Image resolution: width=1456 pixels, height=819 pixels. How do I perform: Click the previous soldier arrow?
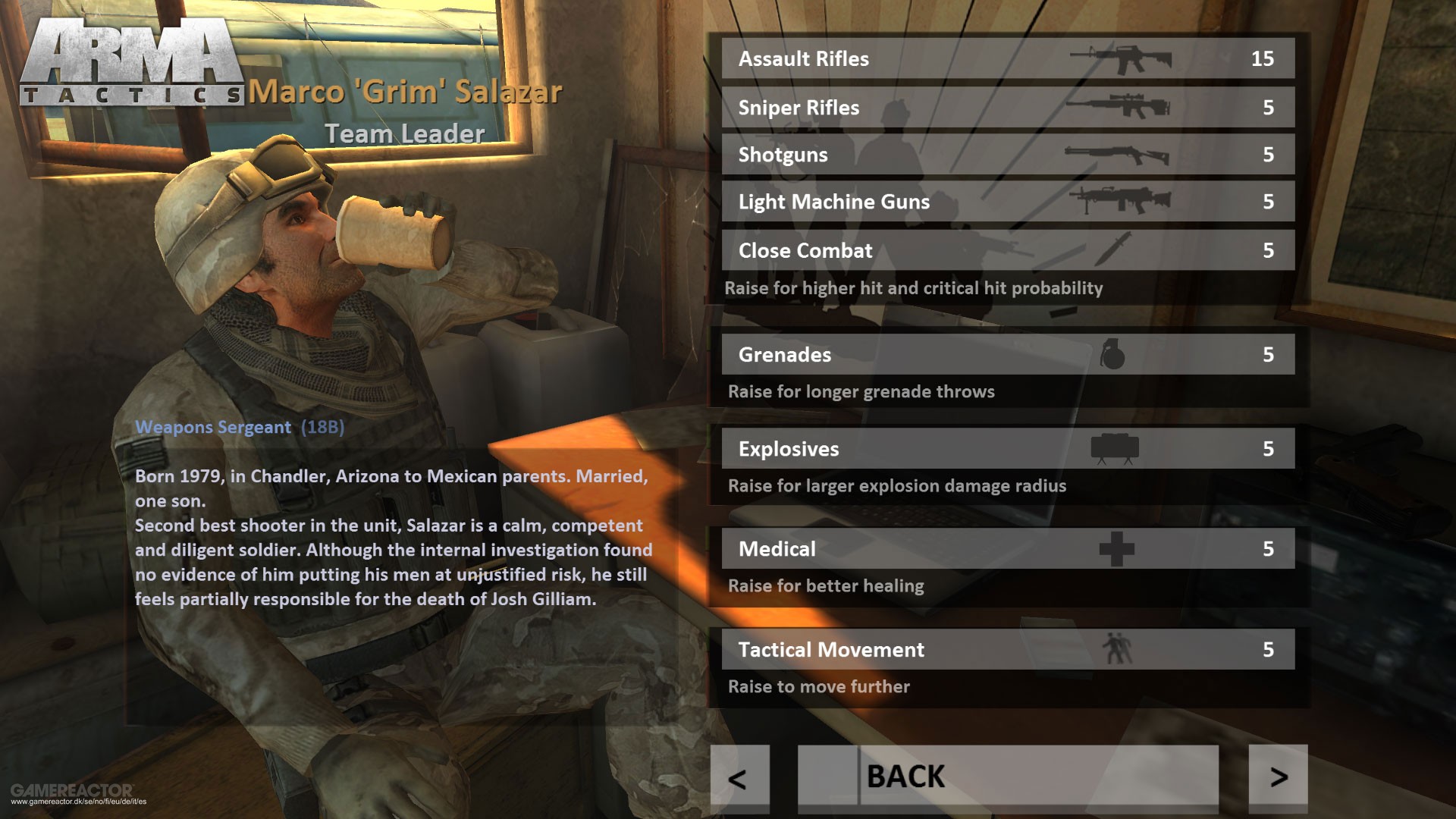[739, 776]
